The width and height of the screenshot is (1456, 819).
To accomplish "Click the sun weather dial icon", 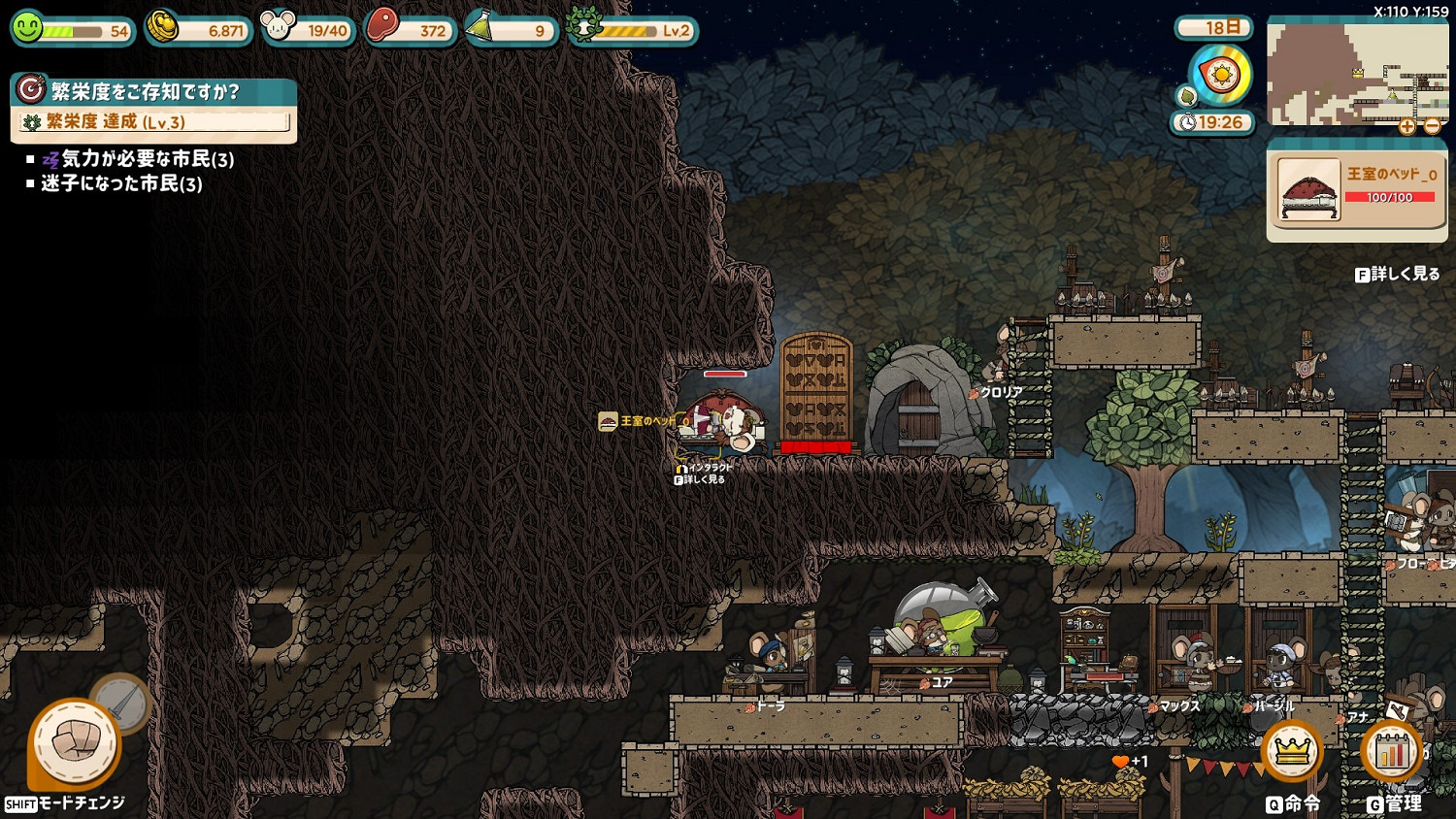I will [x=1220, y=74].
